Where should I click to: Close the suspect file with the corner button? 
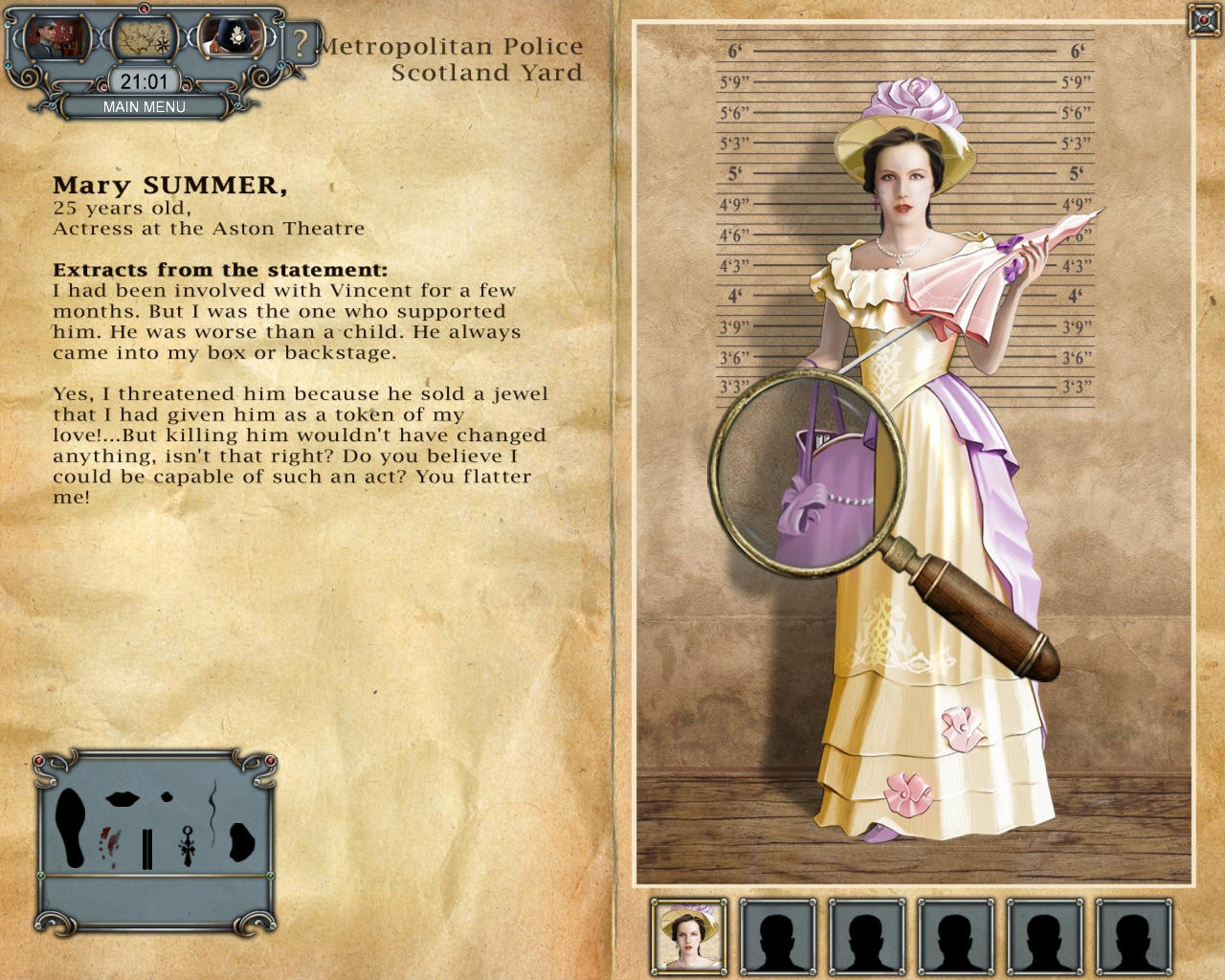pos(1203,20)
